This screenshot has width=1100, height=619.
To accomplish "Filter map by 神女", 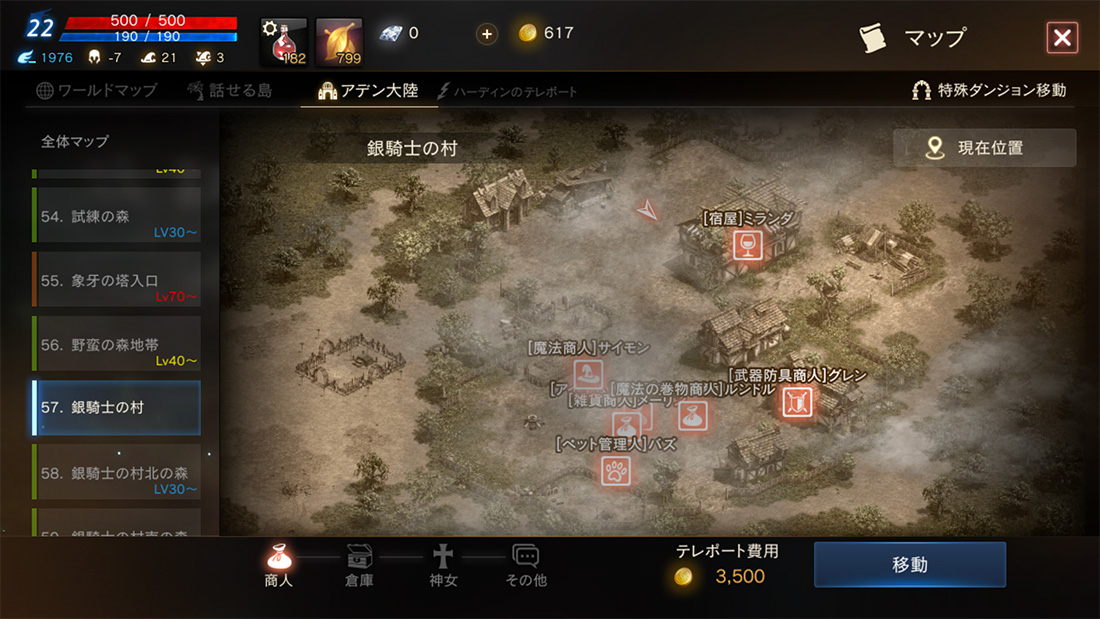I will click(x=443, y=565).
